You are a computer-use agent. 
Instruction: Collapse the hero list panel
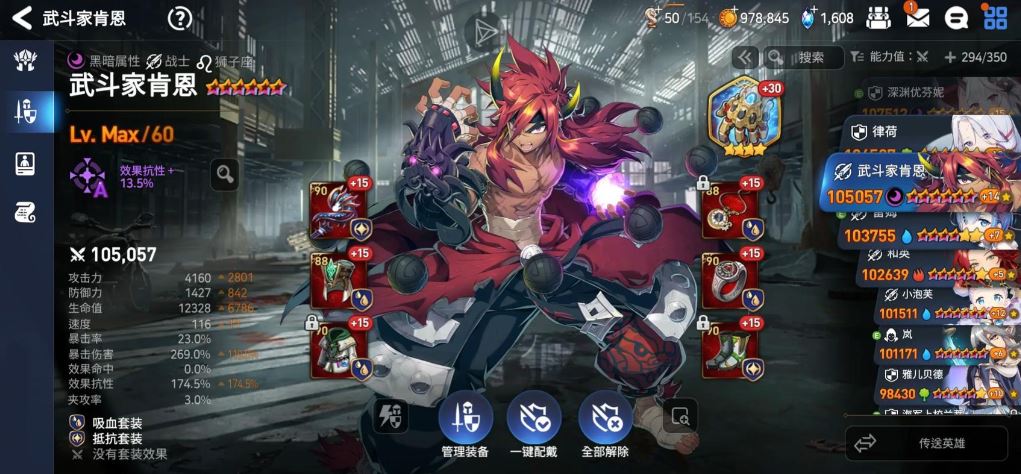pyautogui.click(x=744, y=57)
